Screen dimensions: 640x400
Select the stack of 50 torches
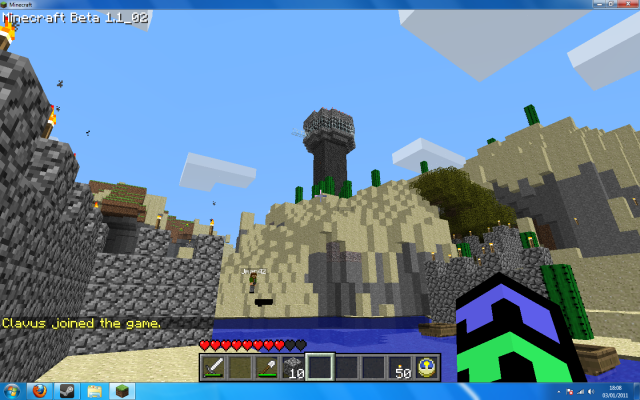400,367
